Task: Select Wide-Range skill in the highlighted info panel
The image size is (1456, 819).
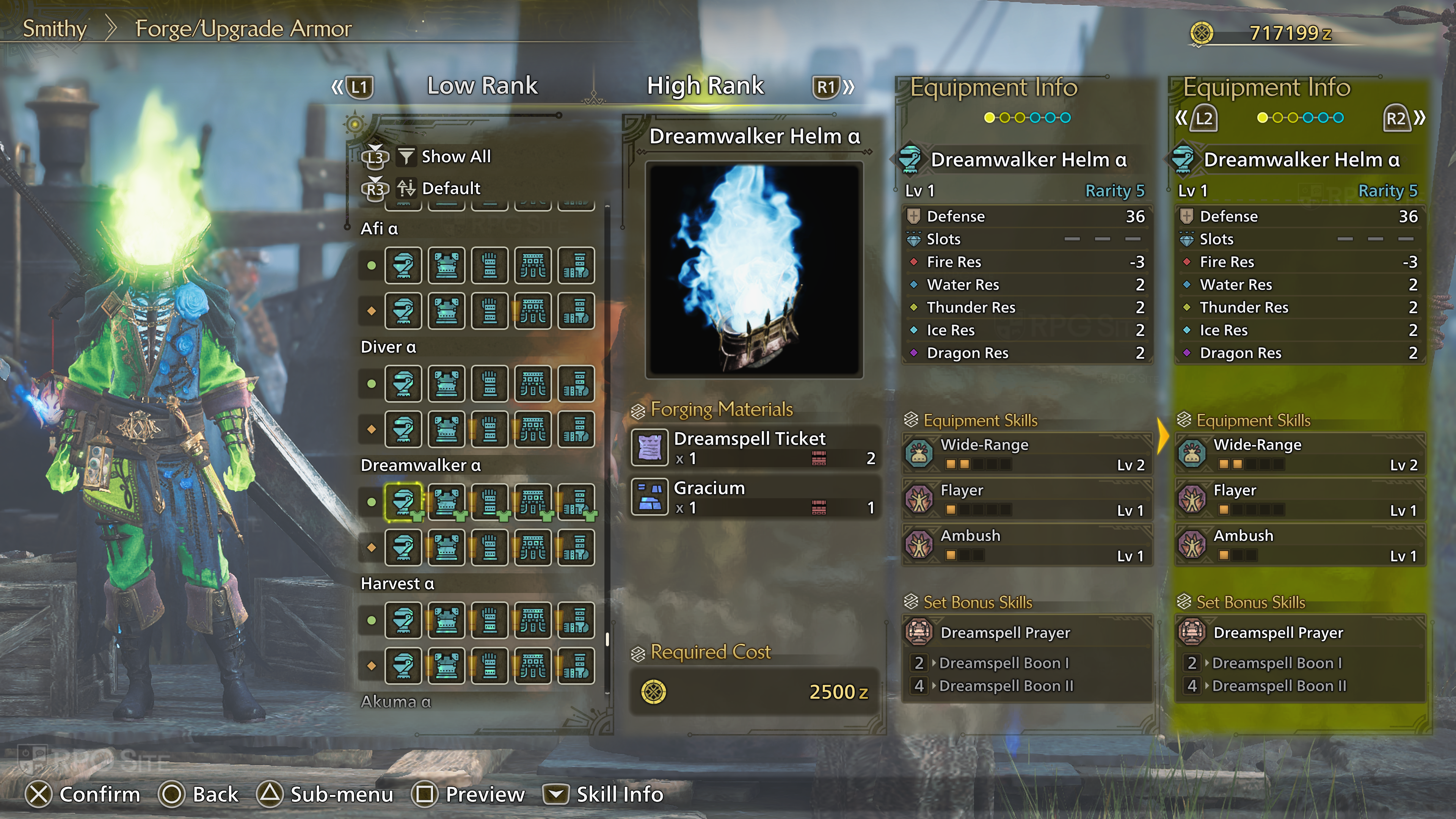Action: coord(1300,454)
